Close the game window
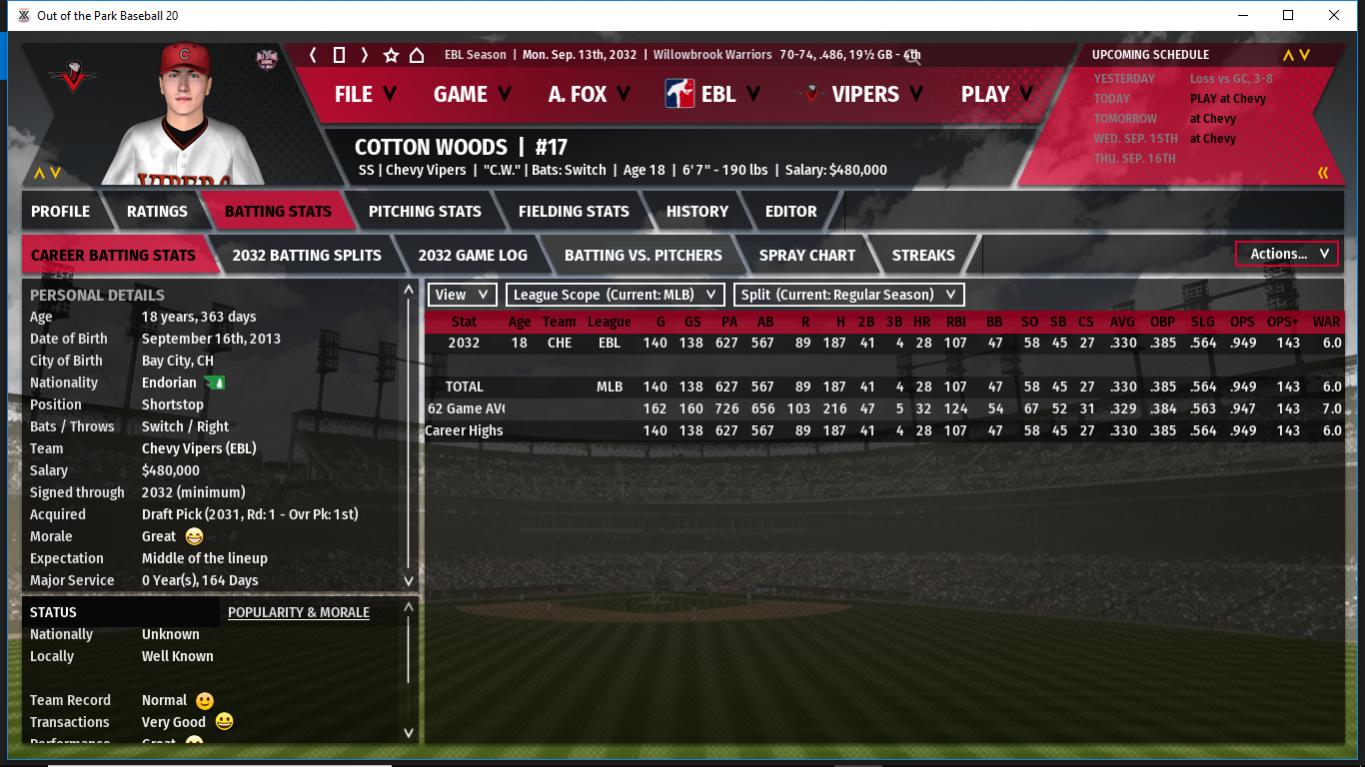 1334,15
